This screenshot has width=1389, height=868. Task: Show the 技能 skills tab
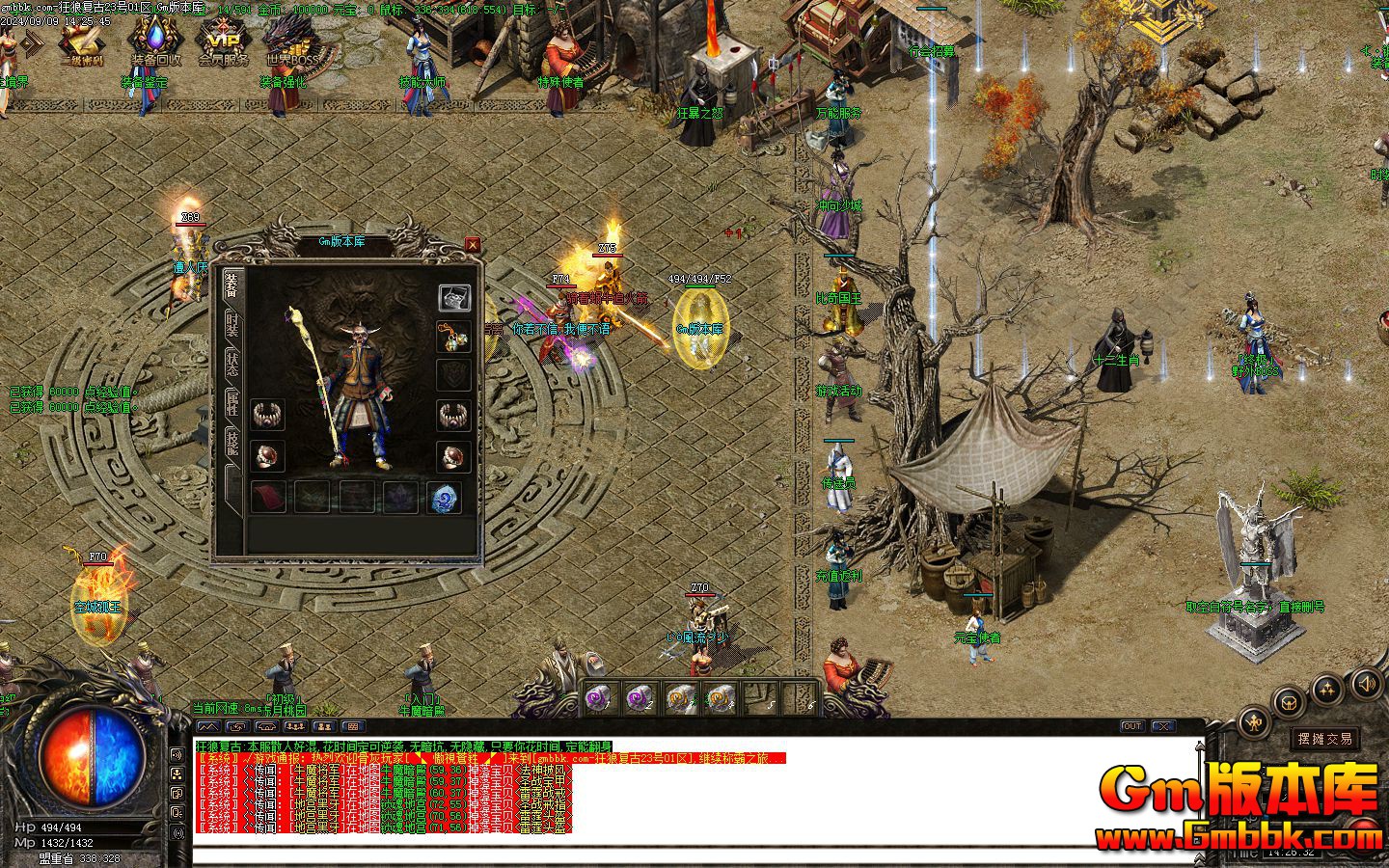232,442
